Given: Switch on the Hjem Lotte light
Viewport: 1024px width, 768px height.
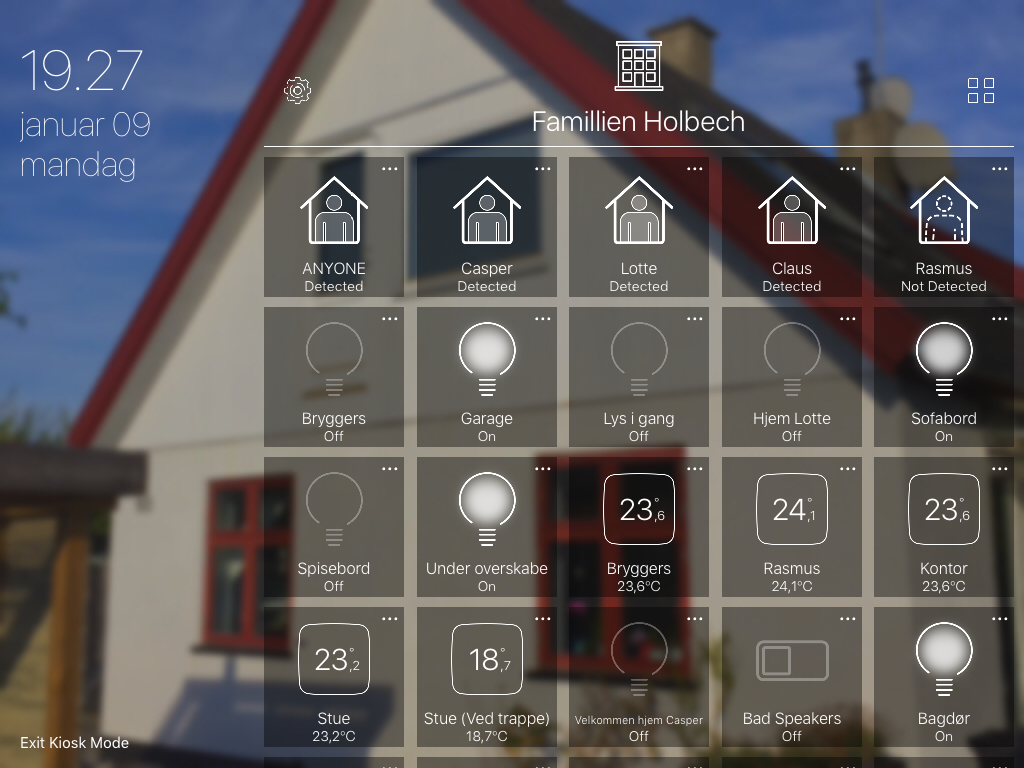Looking at the screenshot, I should click(792, 376).
